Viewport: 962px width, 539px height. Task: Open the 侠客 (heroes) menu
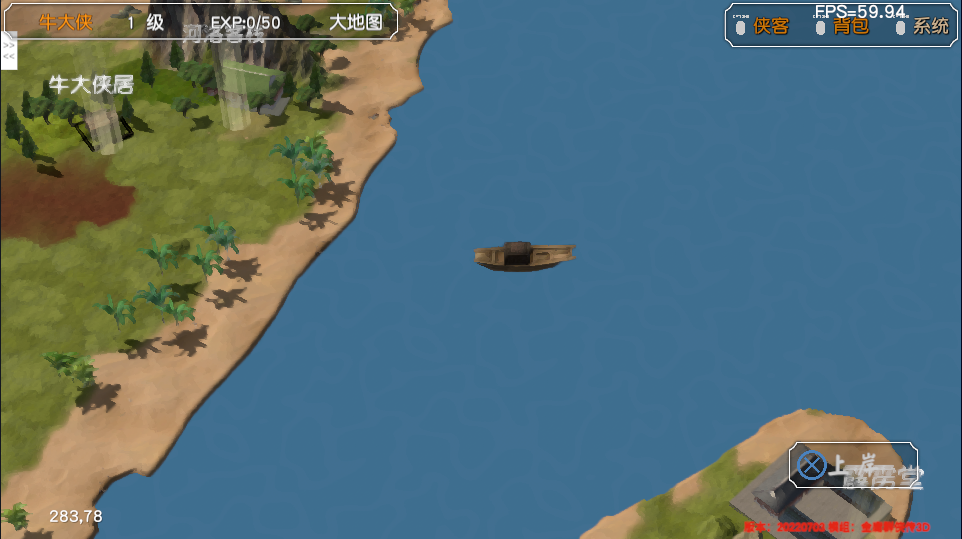pyautogui.click(x=771, y=26)
